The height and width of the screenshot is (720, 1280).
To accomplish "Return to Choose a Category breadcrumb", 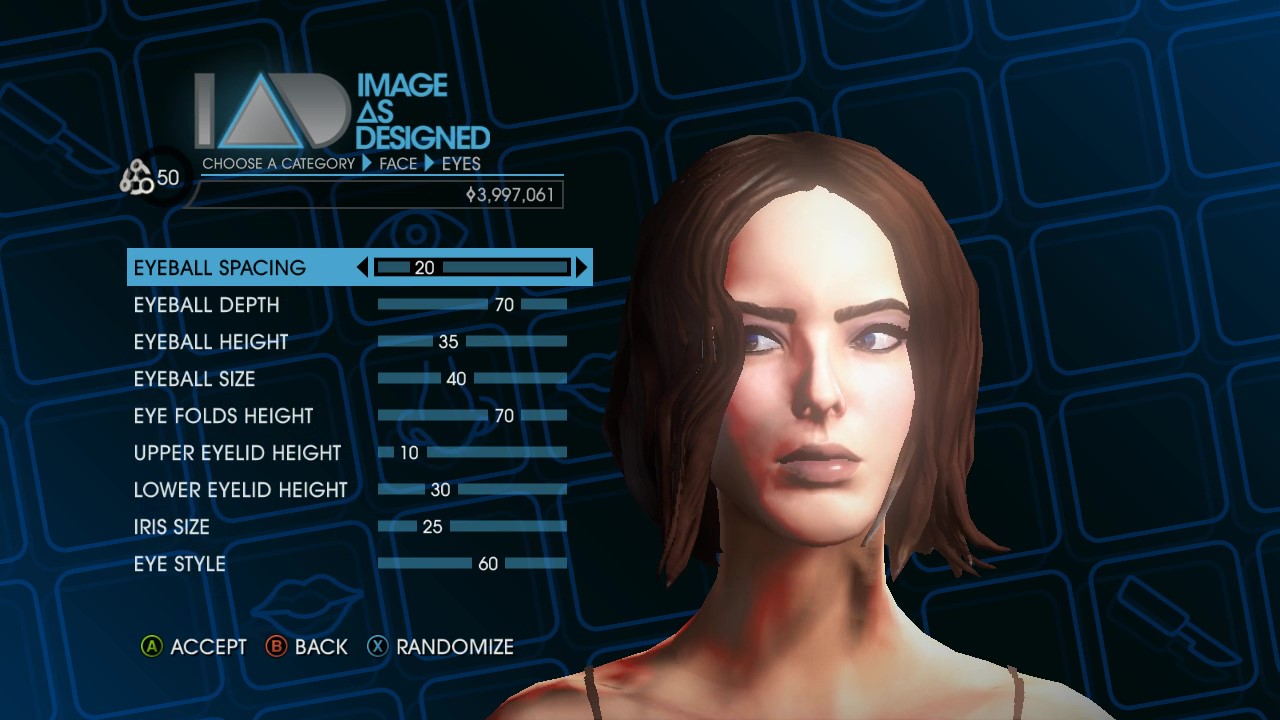I will (x=278, y=163).
